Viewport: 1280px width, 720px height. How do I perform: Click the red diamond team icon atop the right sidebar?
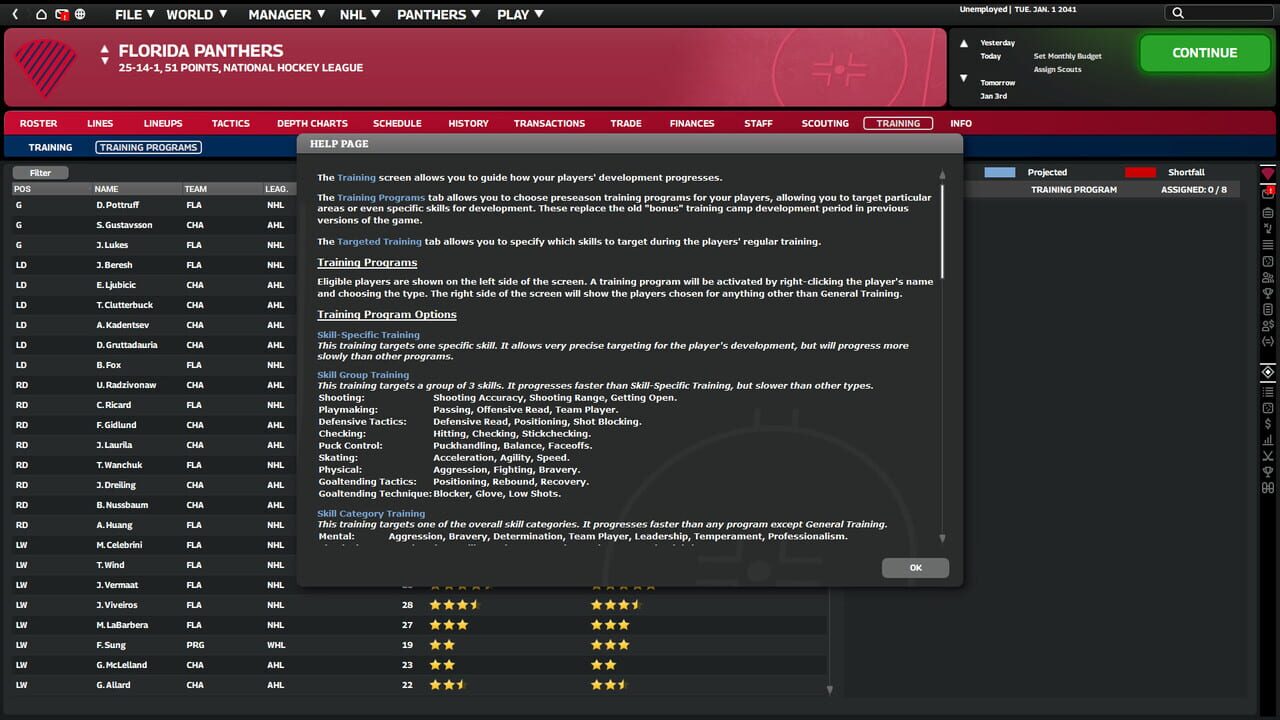tap(1266, 172)
